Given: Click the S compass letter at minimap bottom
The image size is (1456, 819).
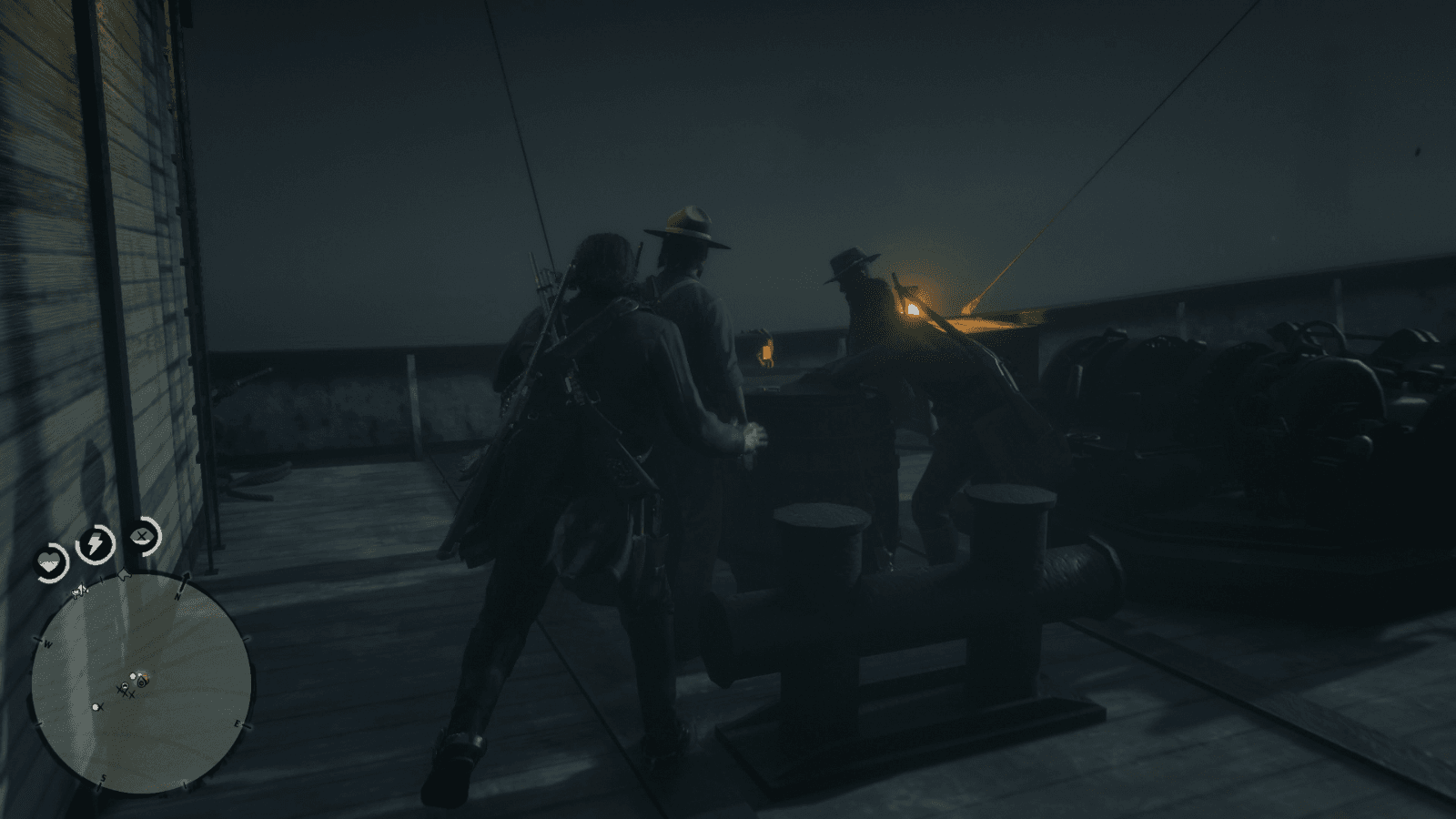Looking at the screenshot, I should (x=103, y=778).
